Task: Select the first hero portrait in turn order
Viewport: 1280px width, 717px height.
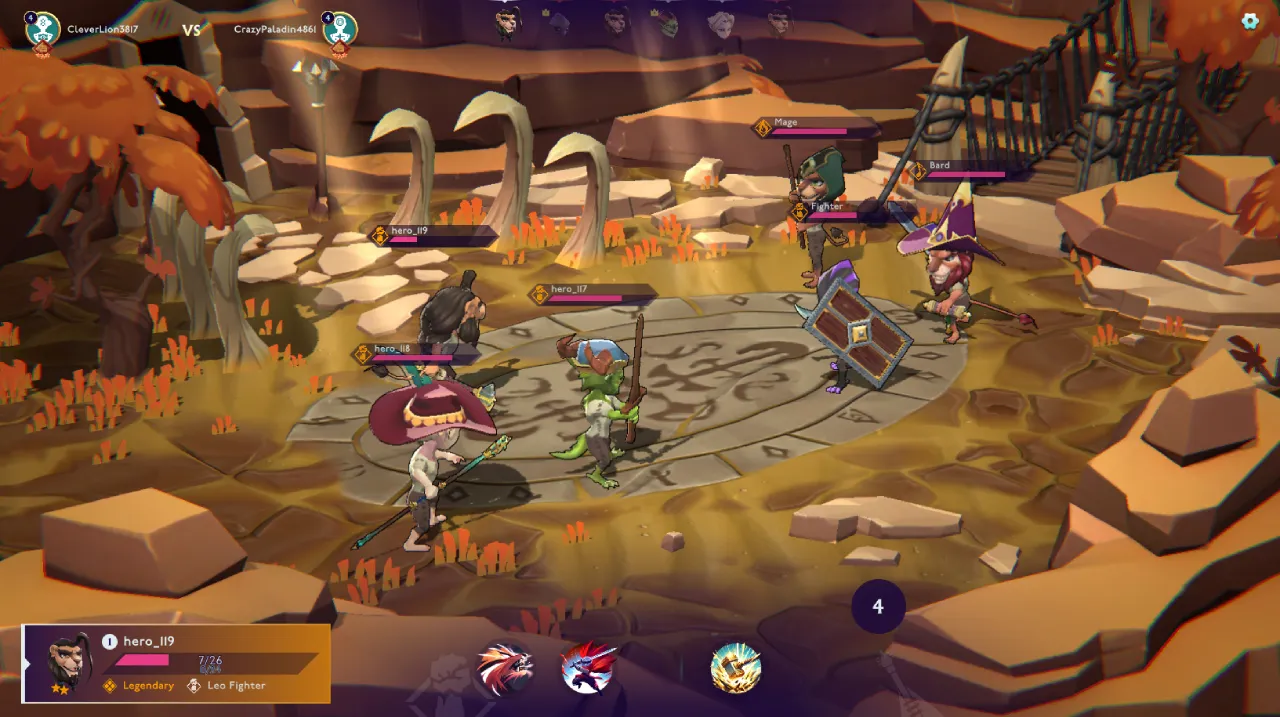Action: (508, 22)
